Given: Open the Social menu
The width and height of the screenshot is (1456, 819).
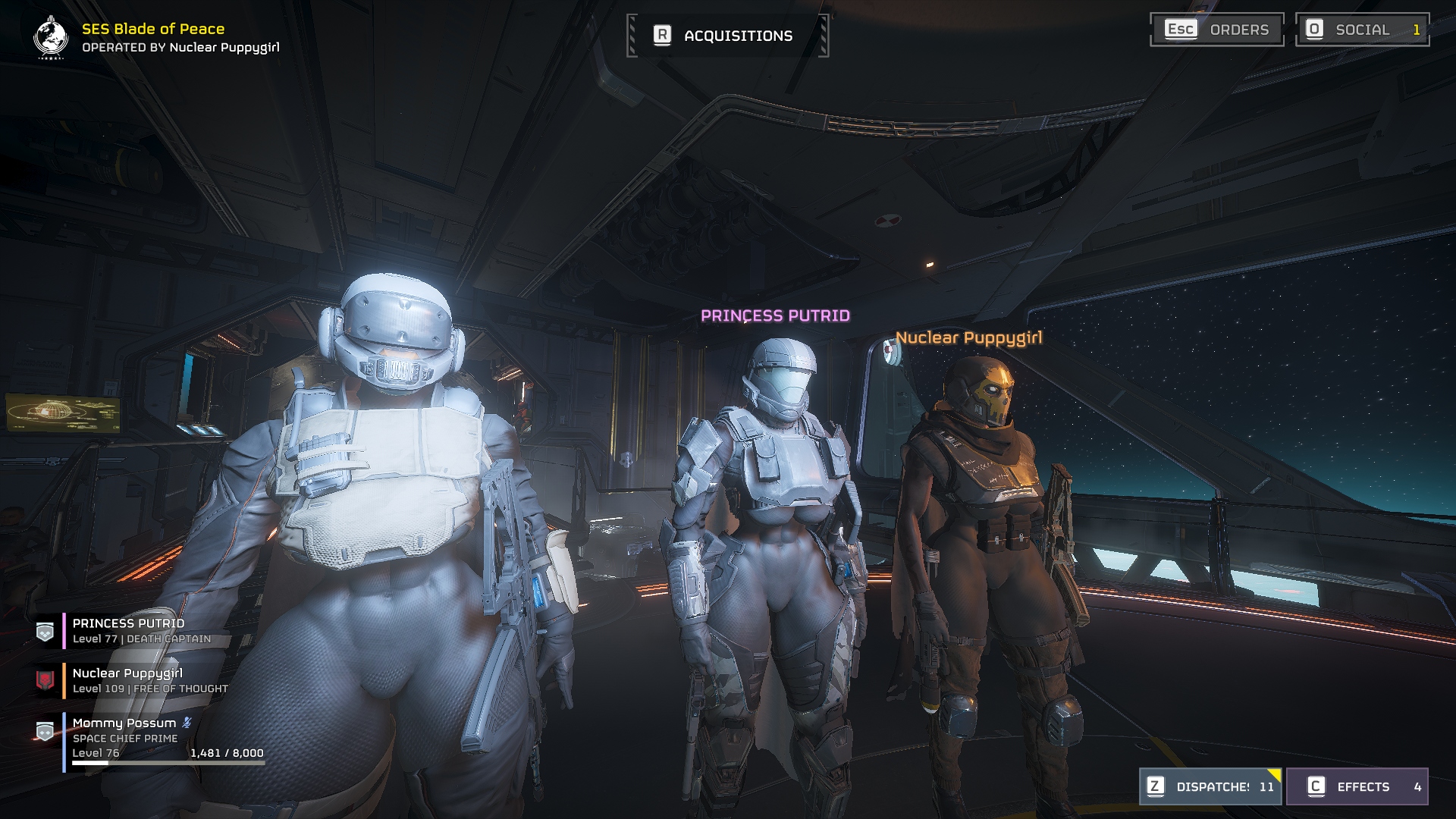Looking at the screenshot, I should pyautogui.click(x=1362, y=30).
